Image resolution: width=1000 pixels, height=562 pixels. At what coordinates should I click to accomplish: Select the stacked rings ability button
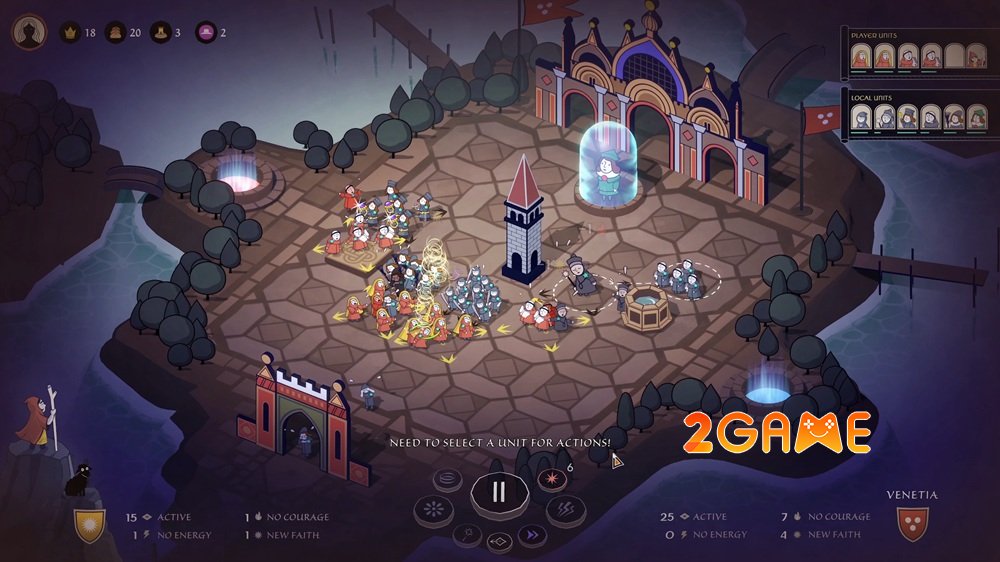point(448,477)
